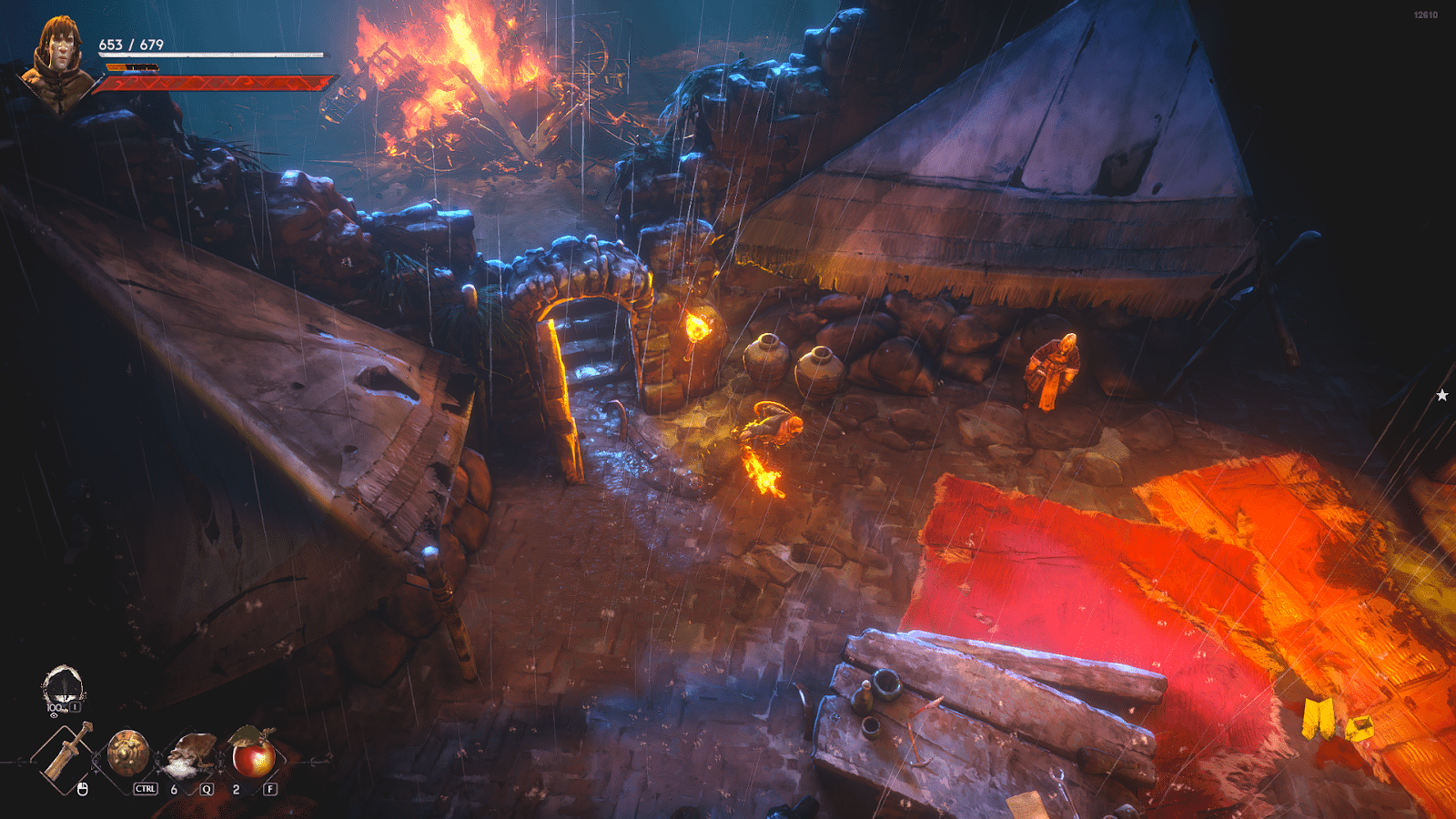The height and width of the screenshot is (819, 1456).
Task: Use the mushroom consumable item slot
Action: (190, 754)
